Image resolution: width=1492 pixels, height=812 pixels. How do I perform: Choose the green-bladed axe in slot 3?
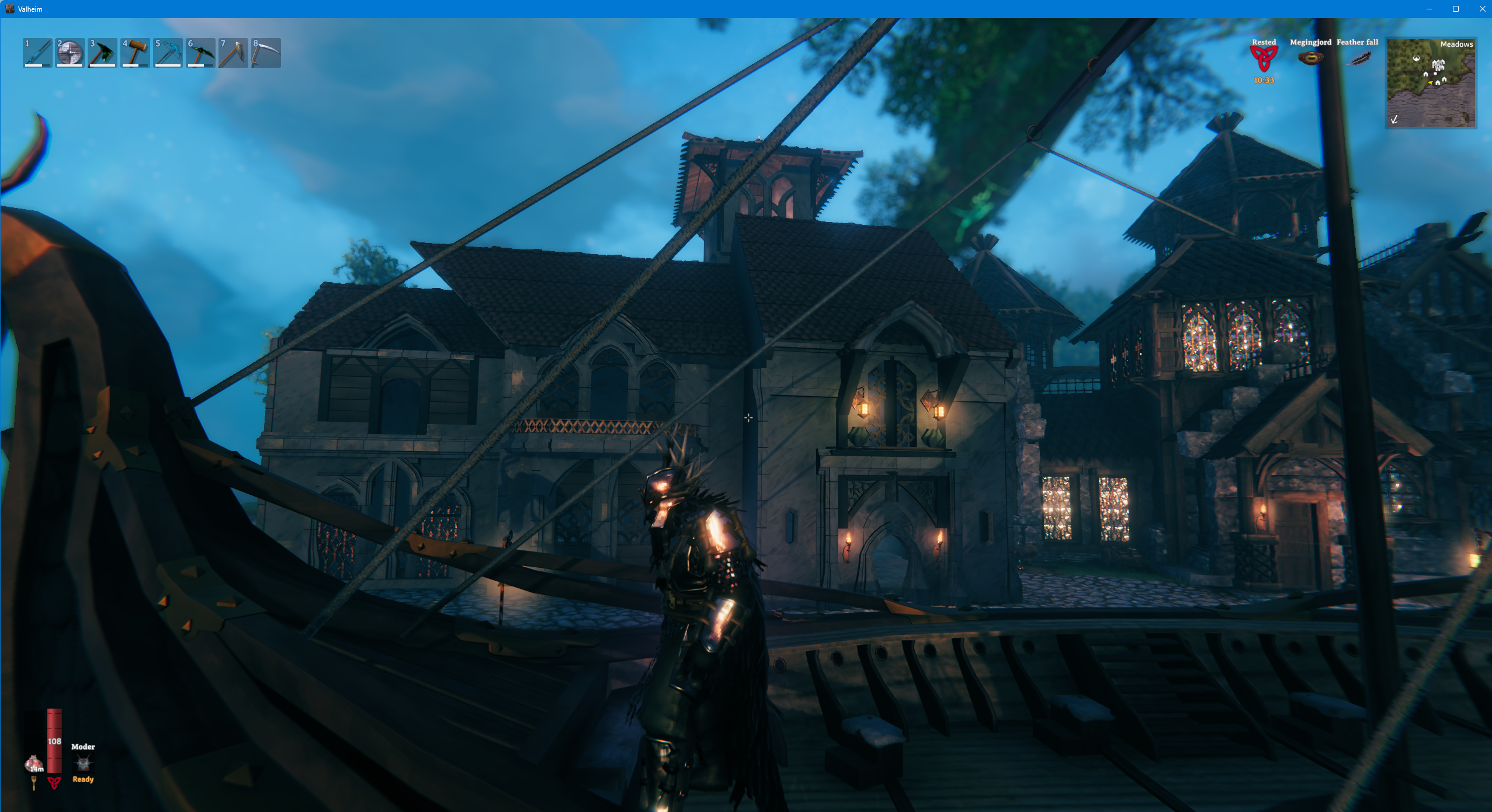(x=103, y=53)
